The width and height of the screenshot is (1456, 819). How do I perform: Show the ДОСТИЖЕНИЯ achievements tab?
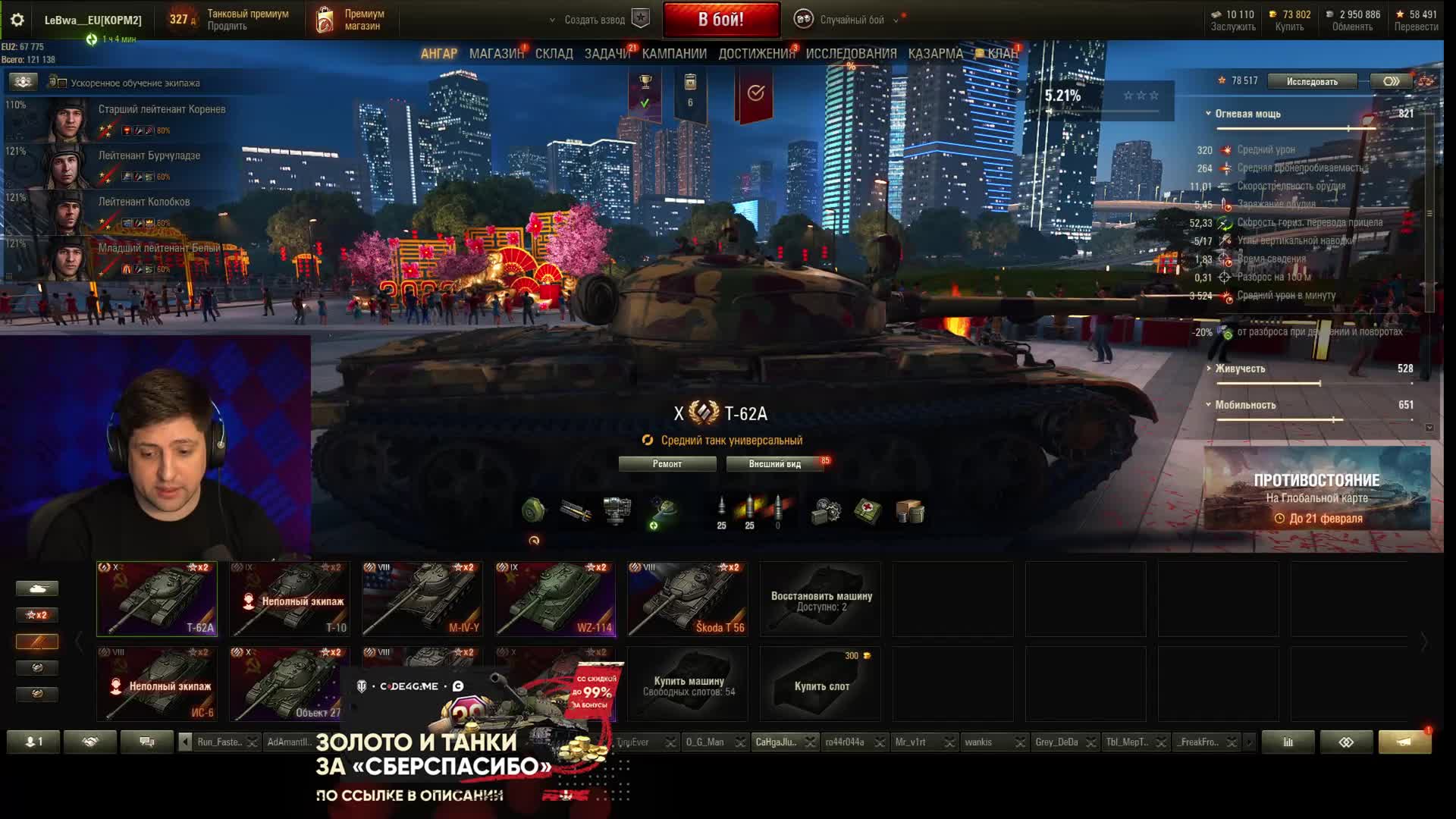[756, 54]
